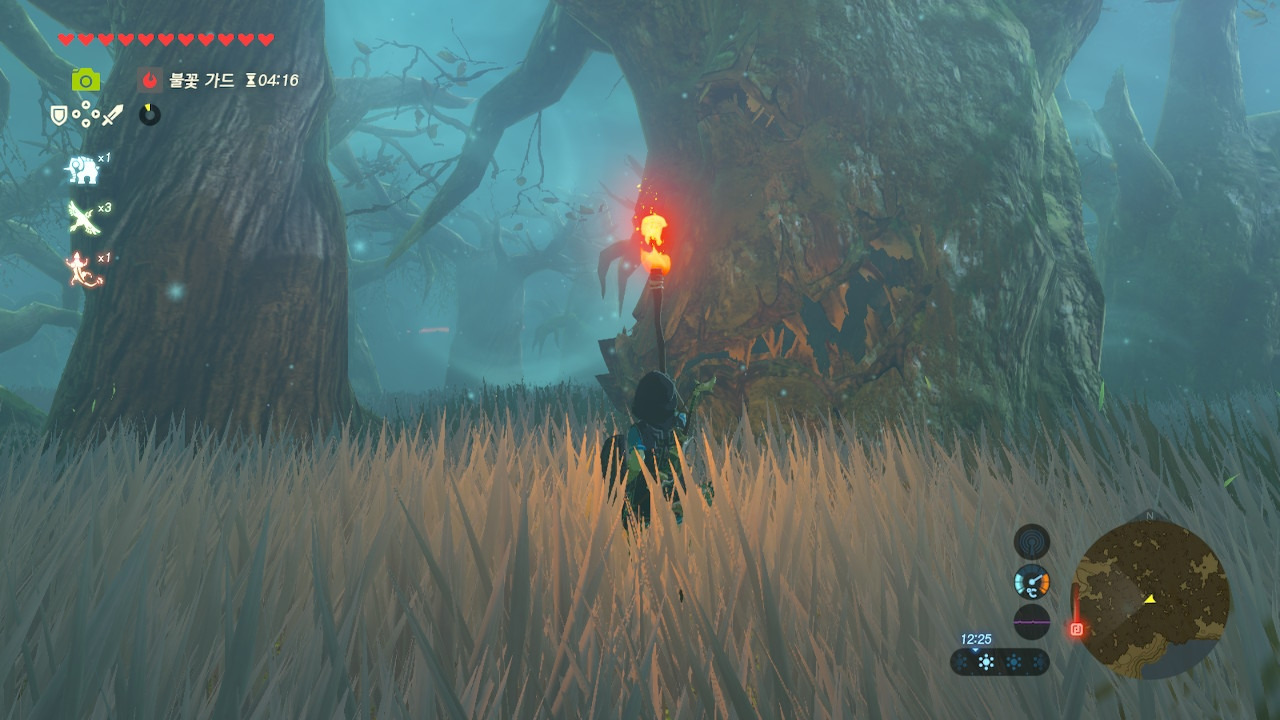Click the purple noise level meter
1280x720 pixels.
(1031, 621)
